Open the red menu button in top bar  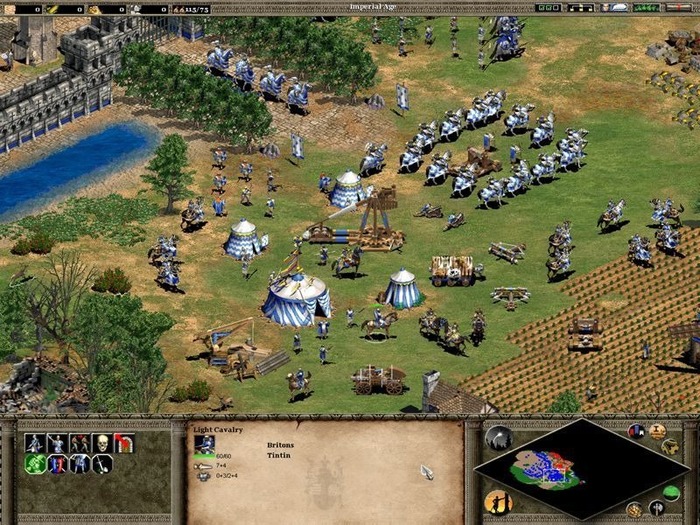point(679,7)
